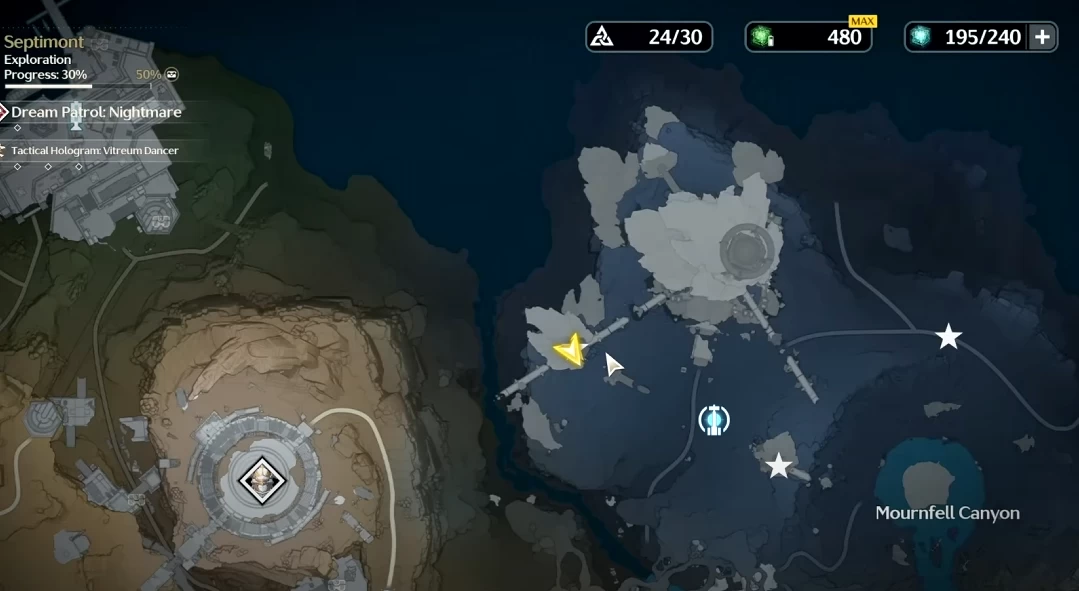Click the 50% exploration reward chest icon
Image resolution: width=1079 pixels, height=591 pixels.
tap(172, 74)
